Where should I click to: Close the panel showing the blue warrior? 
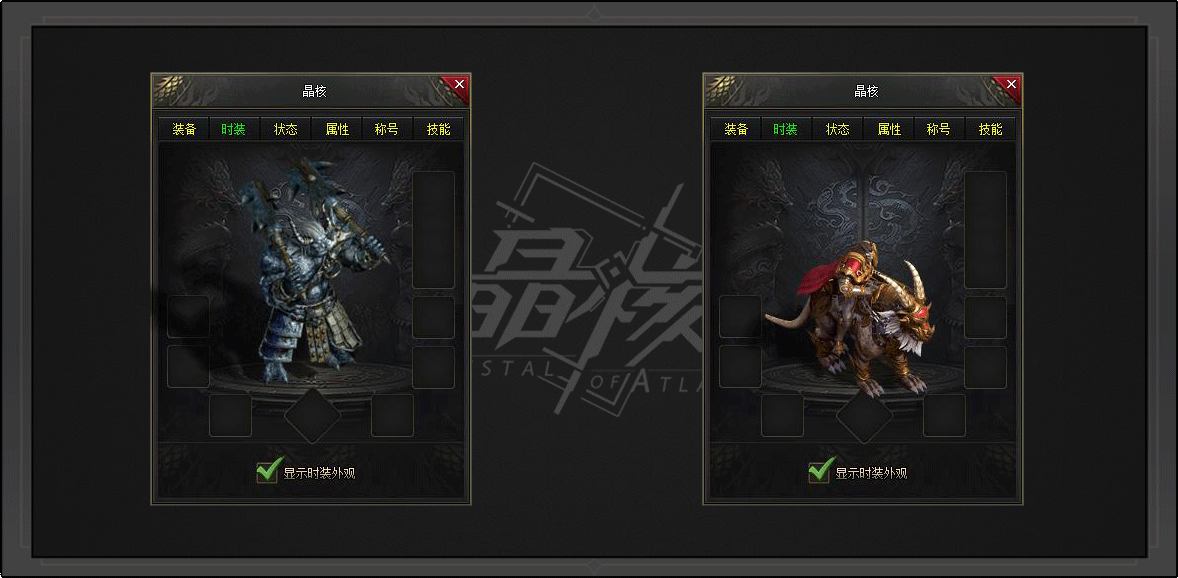point(459,85)
